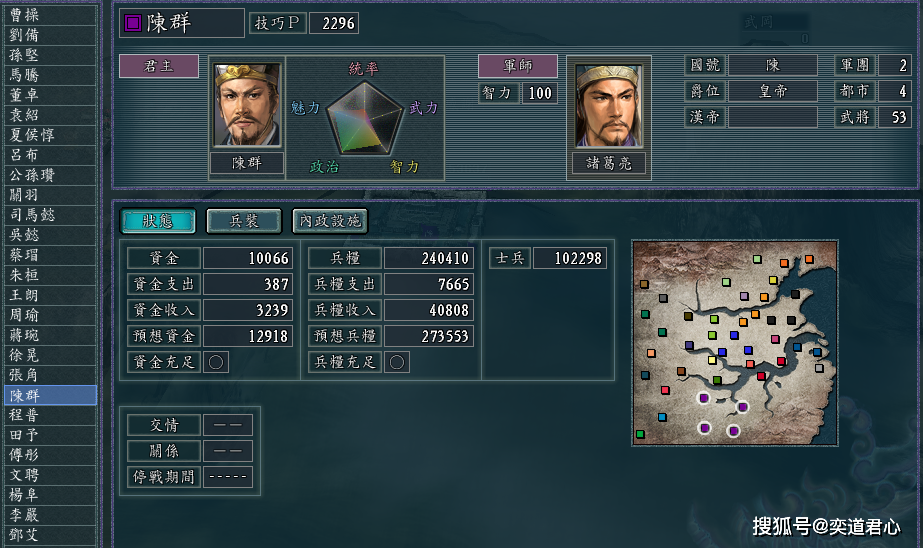The width and height of the screenshot is (923, 548).
Task: Select ruler 孫堅 in the list
Action: [48, 55]
